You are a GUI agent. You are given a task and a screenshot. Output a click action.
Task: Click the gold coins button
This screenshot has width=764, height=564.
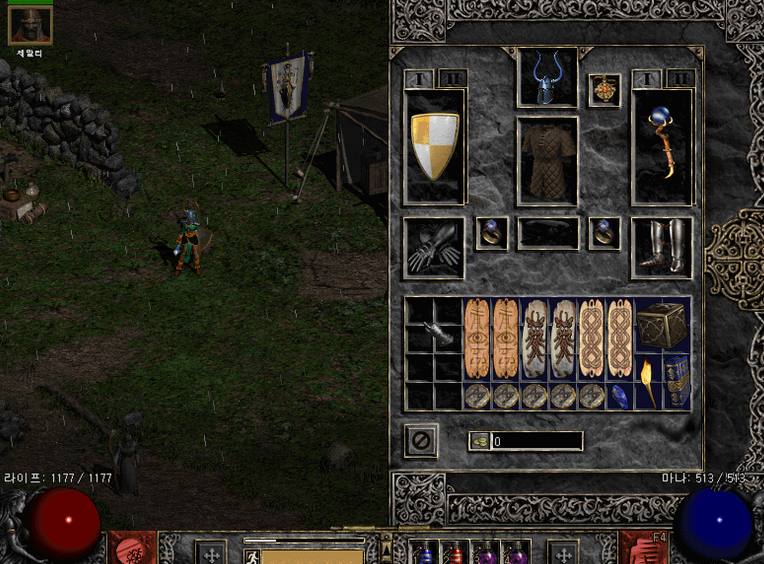(x=479, y=441)
